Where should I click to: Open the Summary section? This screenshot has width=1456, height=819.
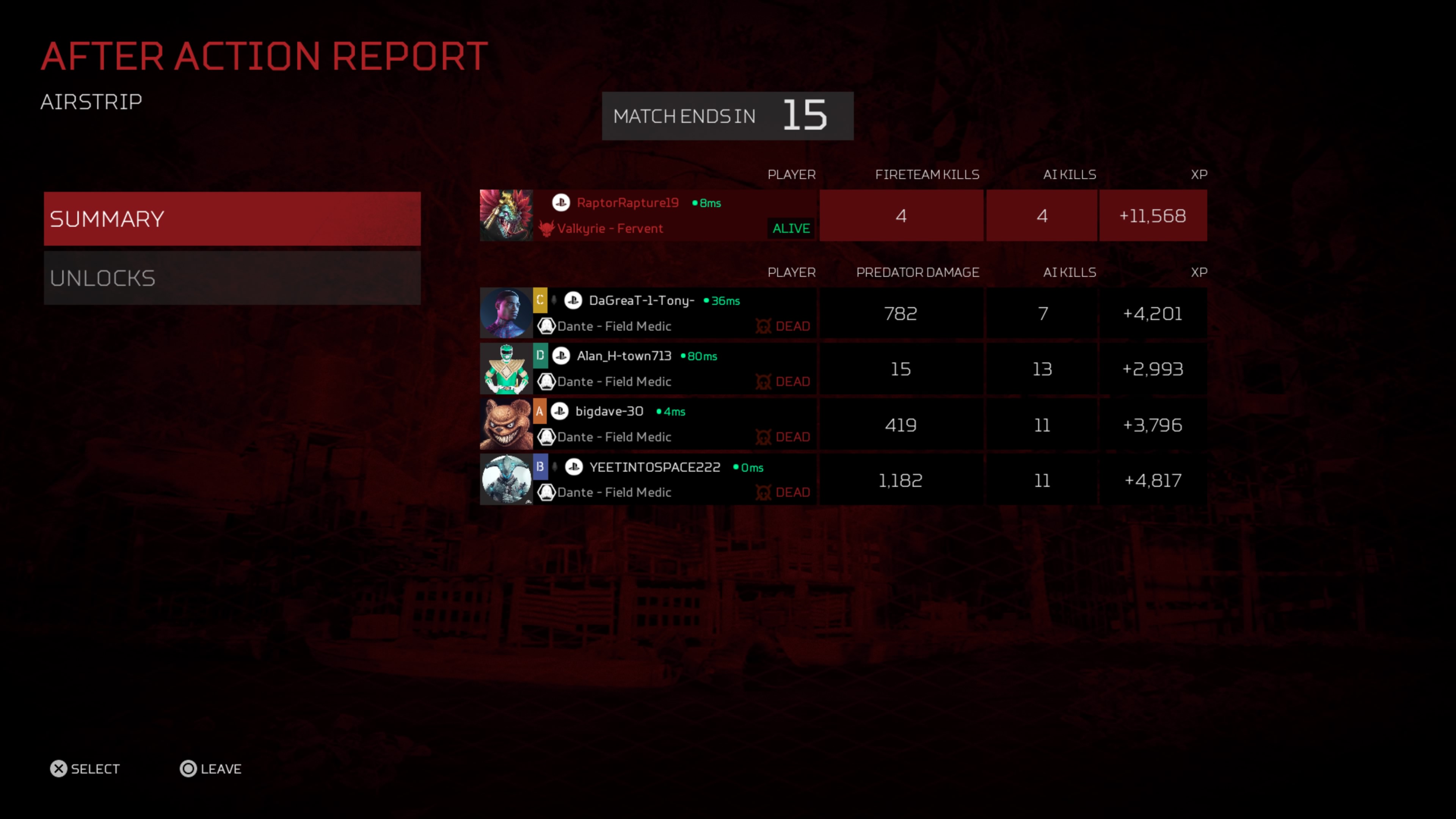tap(232, 219)
